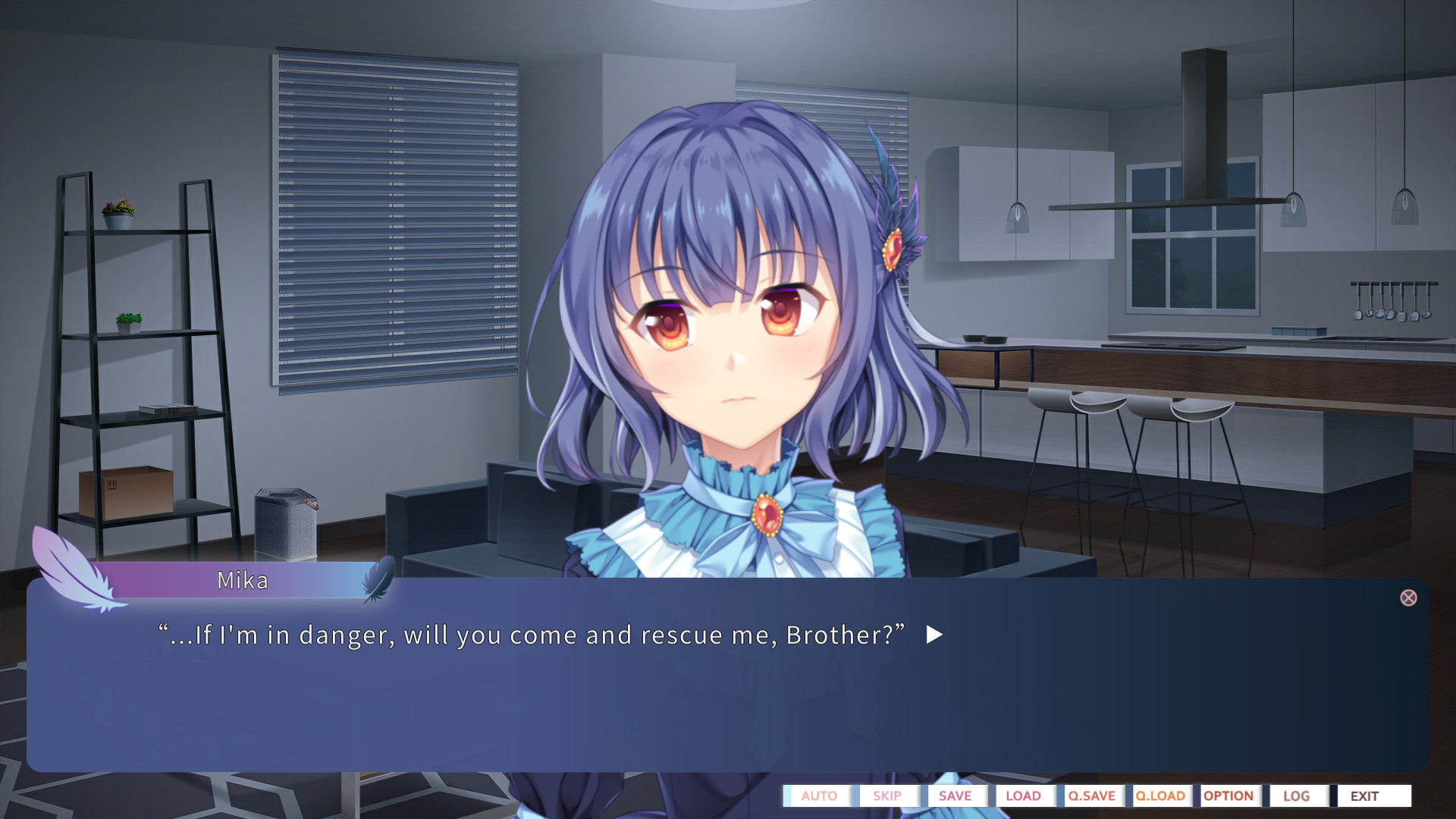
Task: Click Mika's name banner
Action: click(x=241, y=579)
